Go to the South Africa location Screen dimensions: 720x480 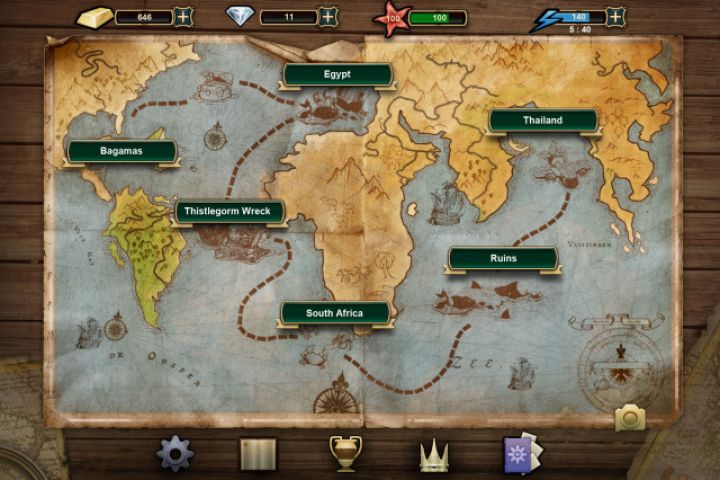(334, 313)
